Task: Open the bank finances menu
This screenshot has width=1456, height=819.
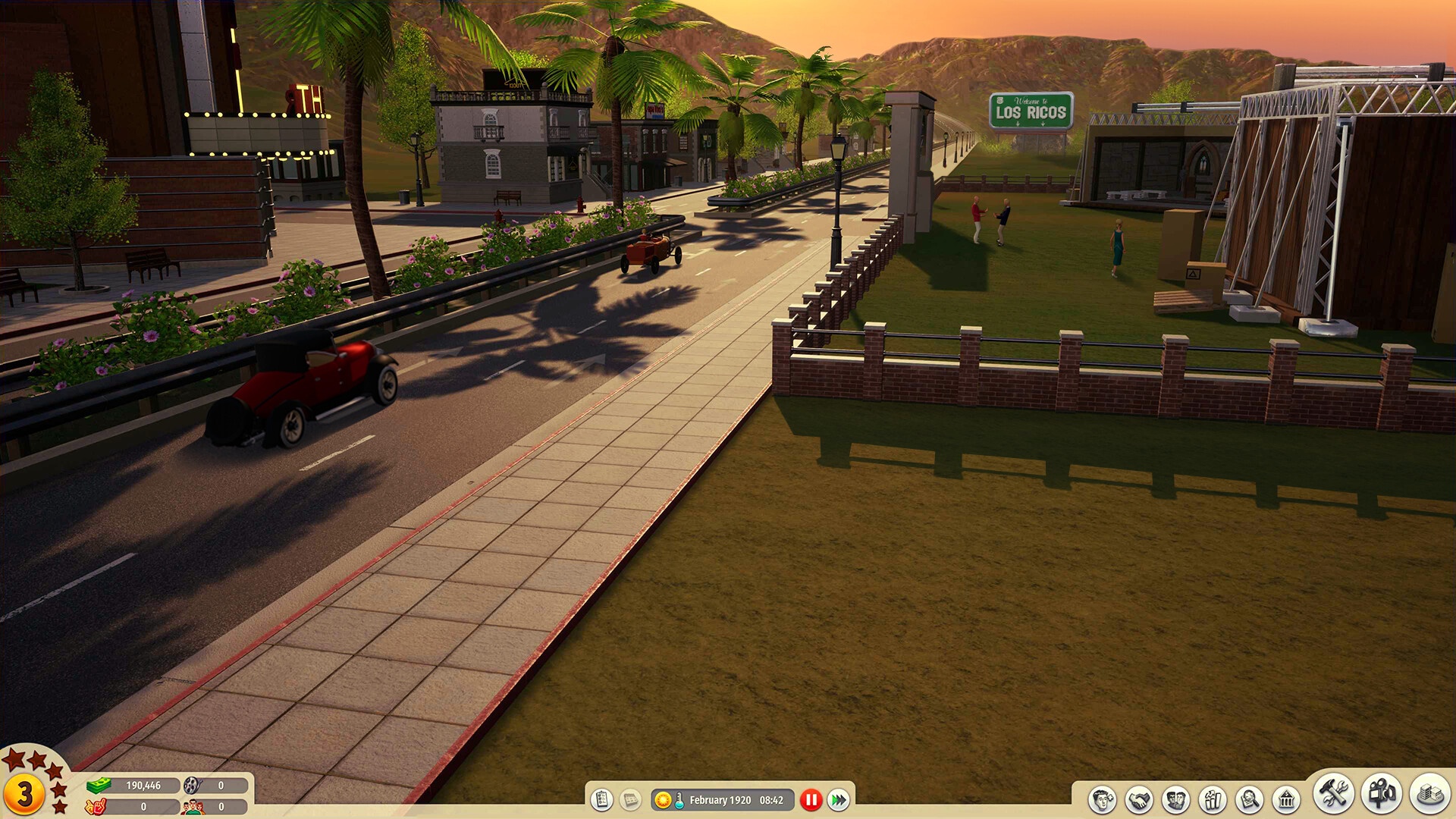Action: (x=1286, y=800)
